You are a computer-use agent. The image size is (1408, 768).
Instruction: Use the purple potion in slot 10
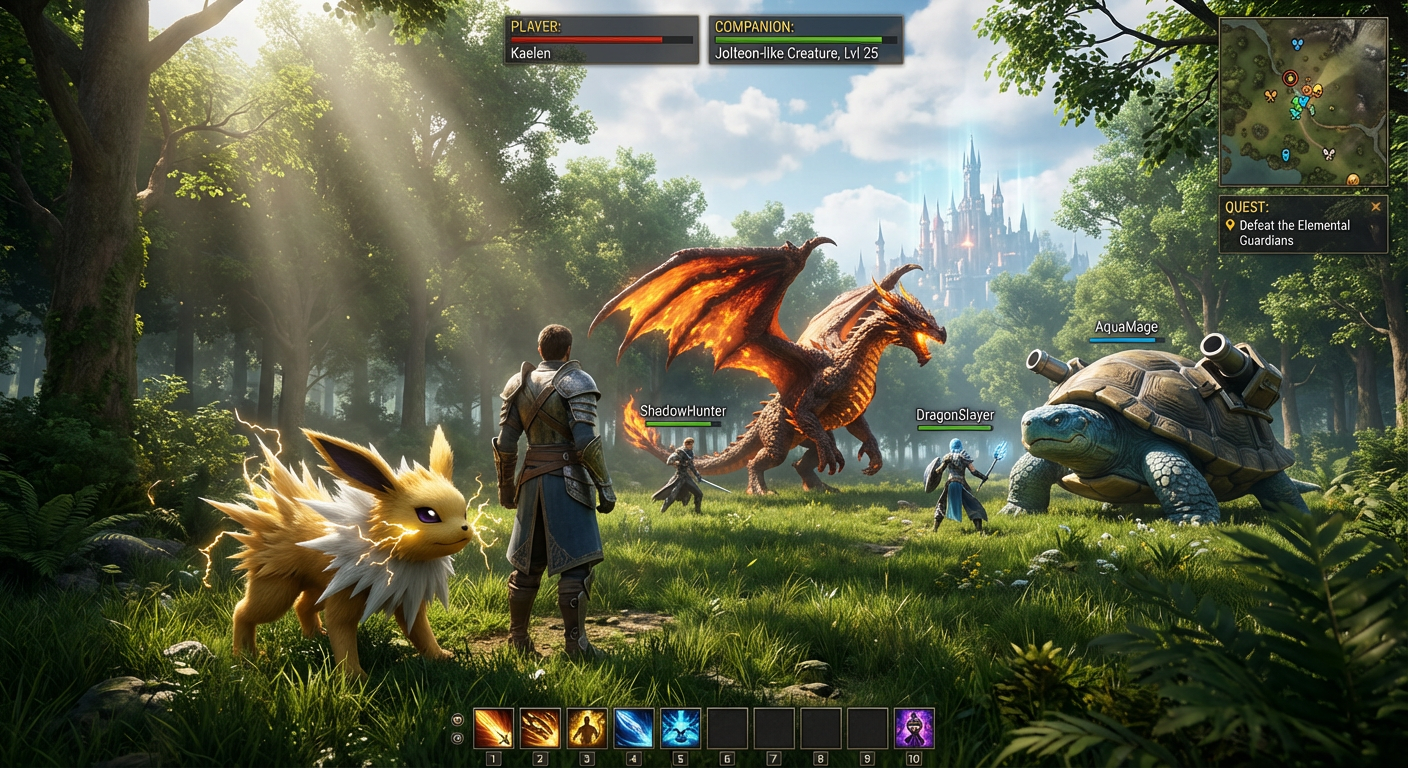pos(914,728)
